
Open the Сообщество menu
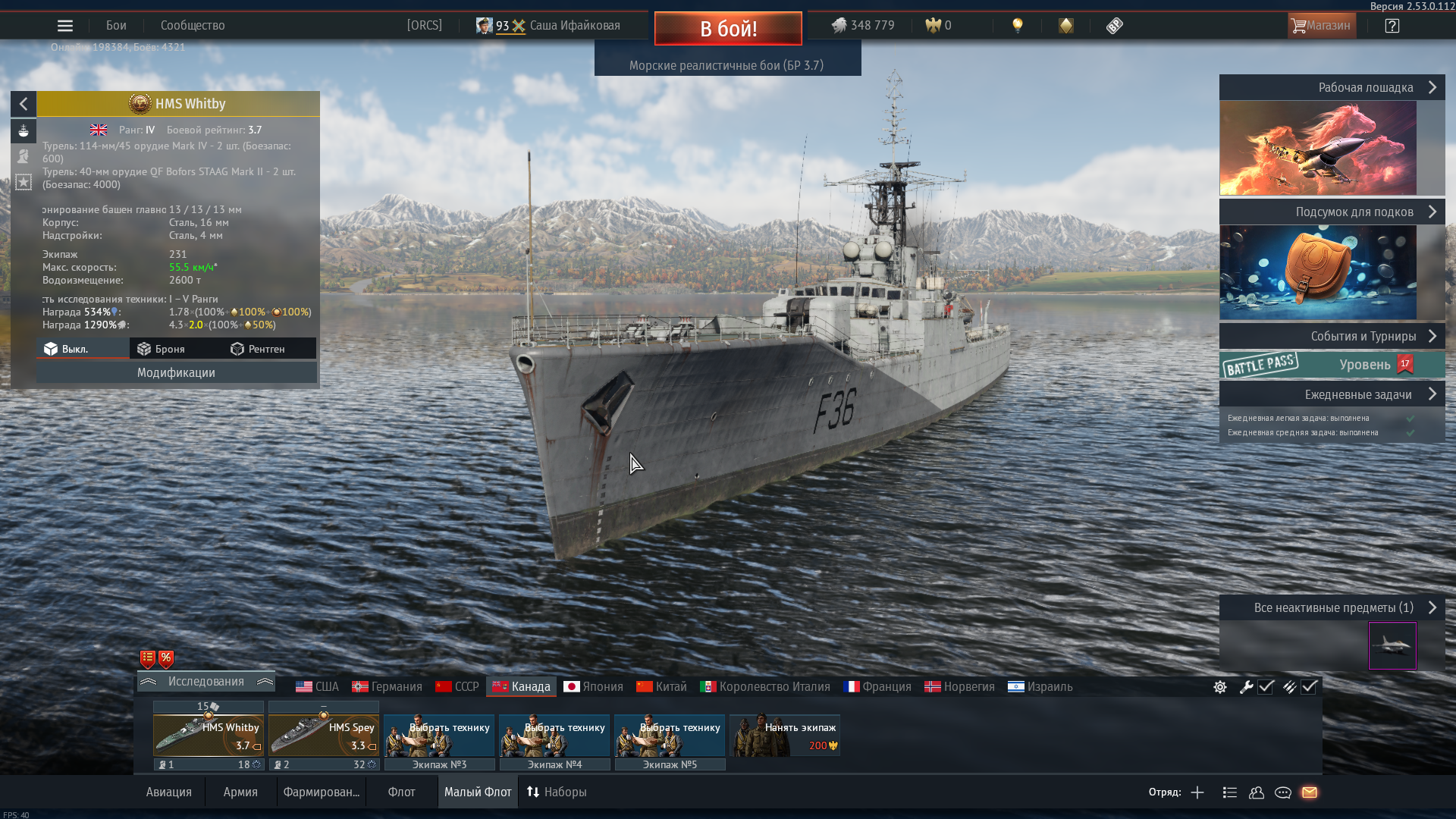click(193, 26)
